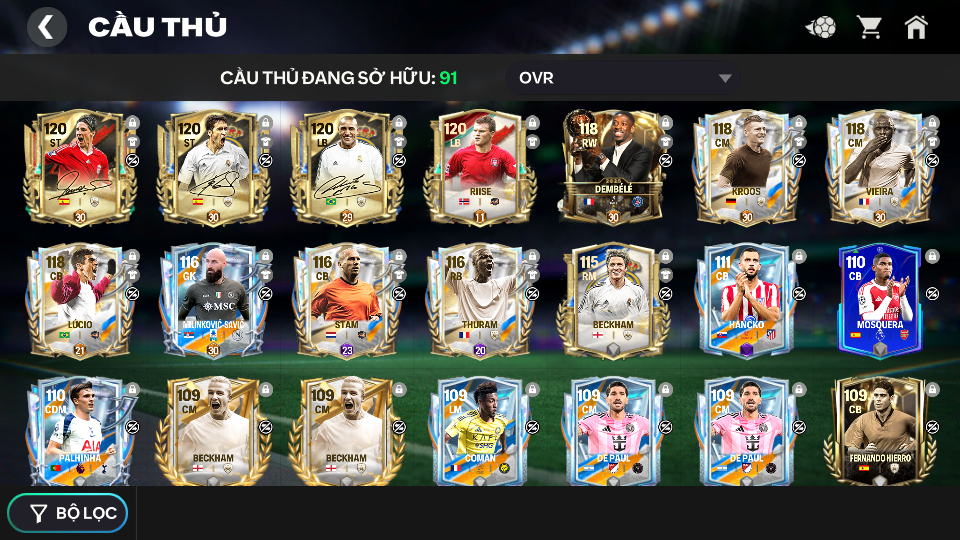Open the Bộ Lọc filter
Viewport: 960px width, 540px height.
[x=68, y=513]
